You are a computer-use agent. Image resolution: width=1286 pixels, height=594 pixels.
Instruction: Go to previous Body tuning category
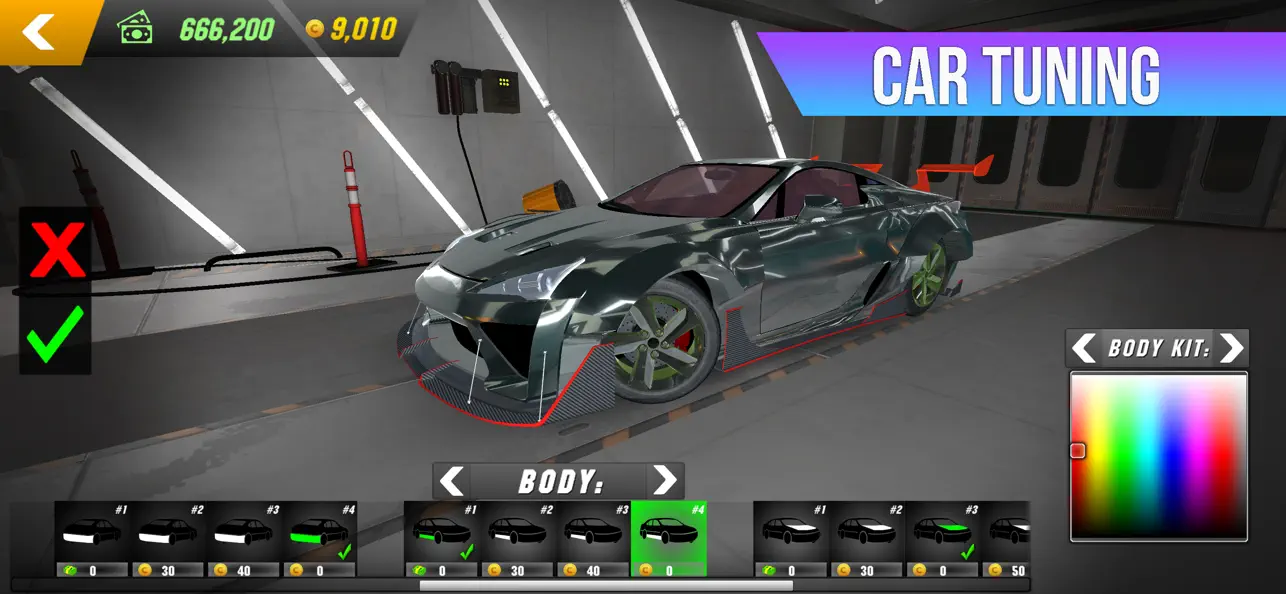(x=452, y=481)
